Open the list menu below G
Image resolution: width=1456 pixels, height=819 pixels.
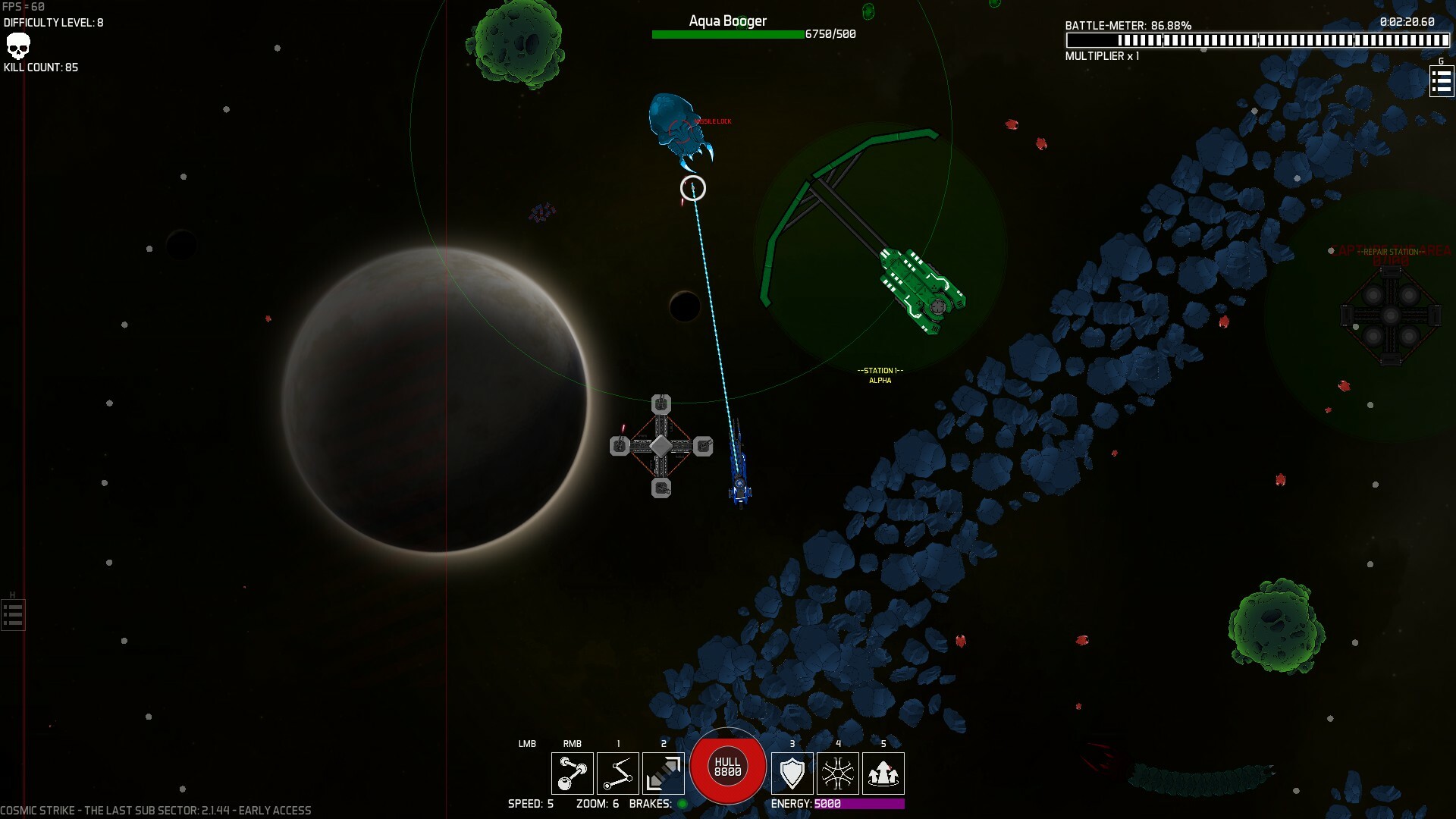pos(1441,81)
